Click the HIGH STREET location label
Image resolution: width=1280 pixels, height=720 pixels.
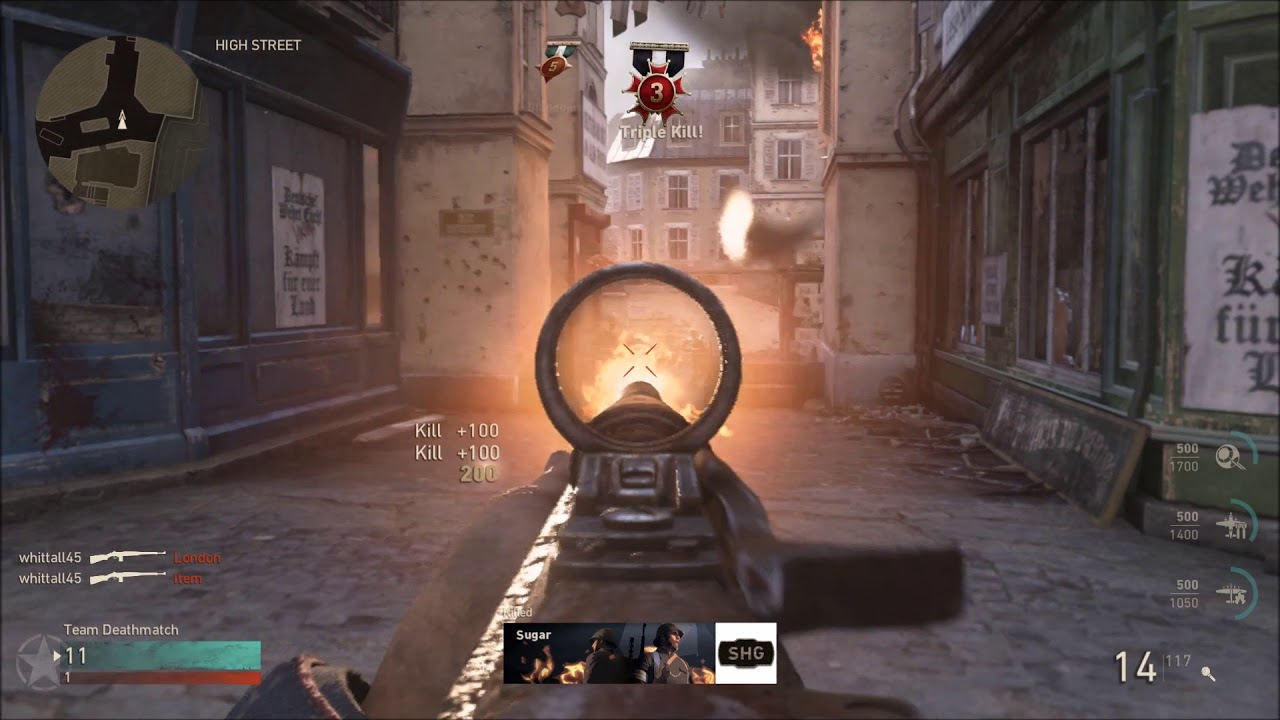coord(257,44)
